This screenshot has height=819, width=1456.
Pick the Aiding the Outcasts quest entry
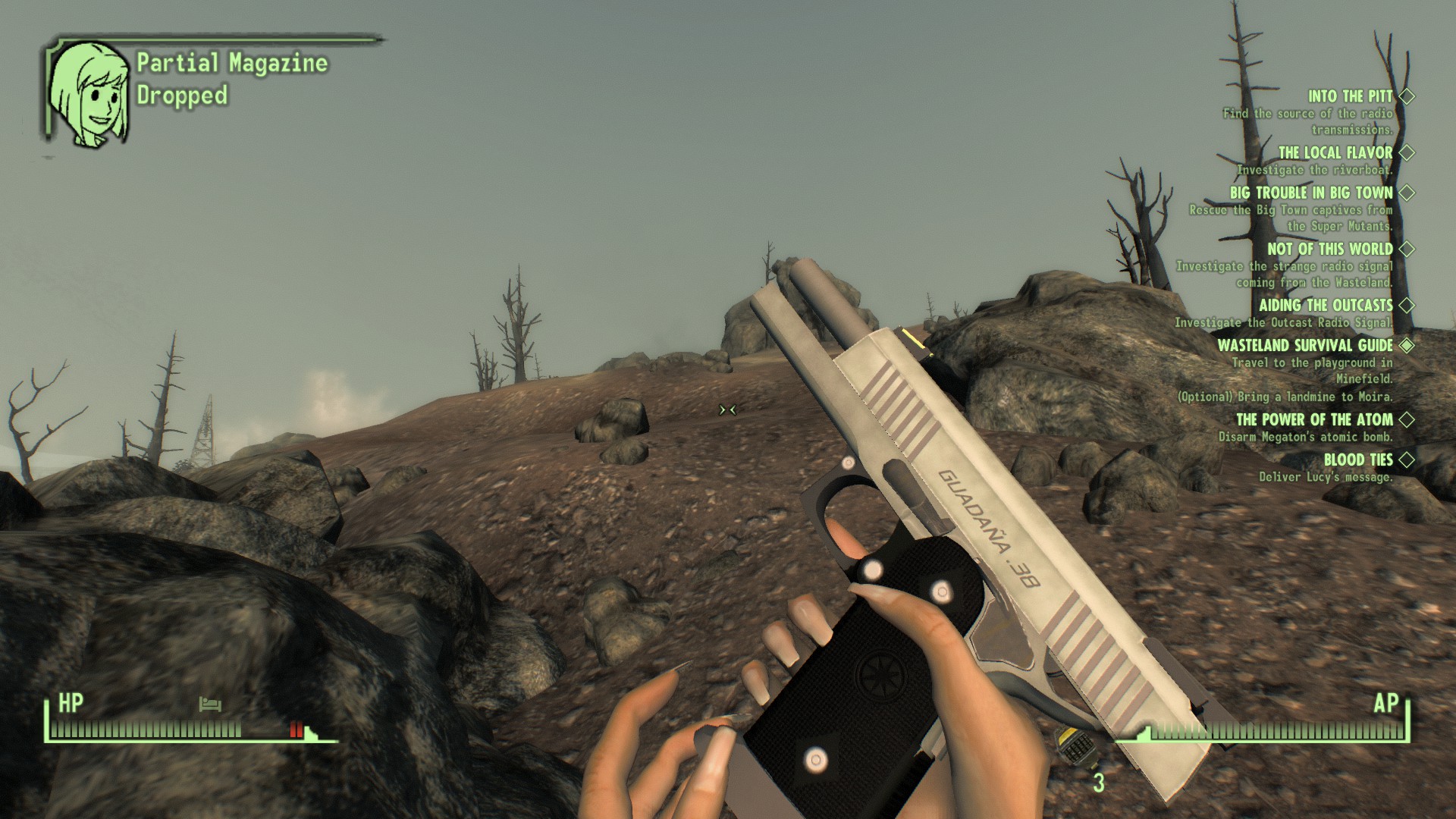(x=1326, y=306)
